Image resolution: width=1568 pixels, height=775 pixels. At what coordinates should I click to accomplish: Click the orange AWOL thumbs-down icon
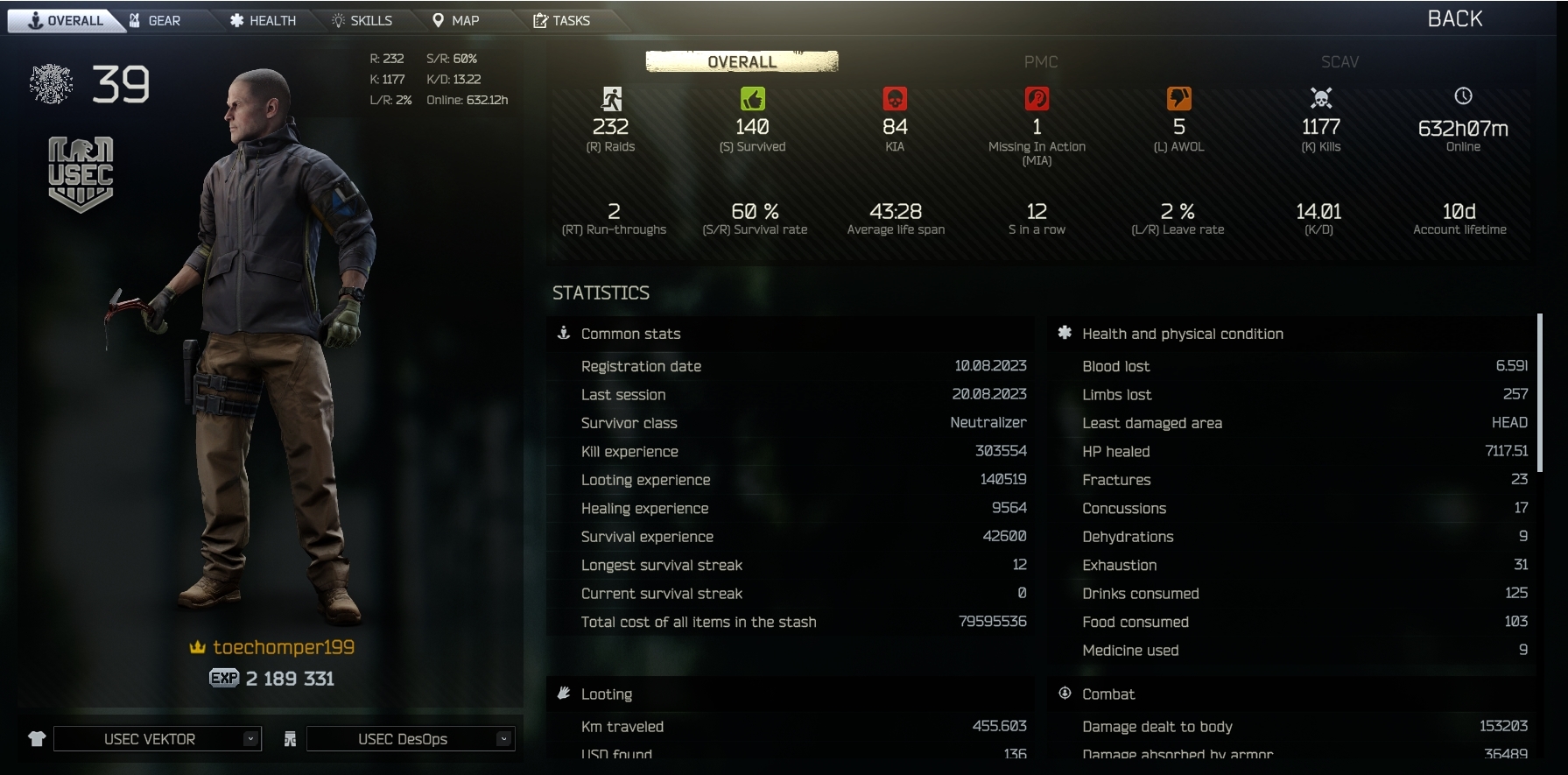(1178, 99)
